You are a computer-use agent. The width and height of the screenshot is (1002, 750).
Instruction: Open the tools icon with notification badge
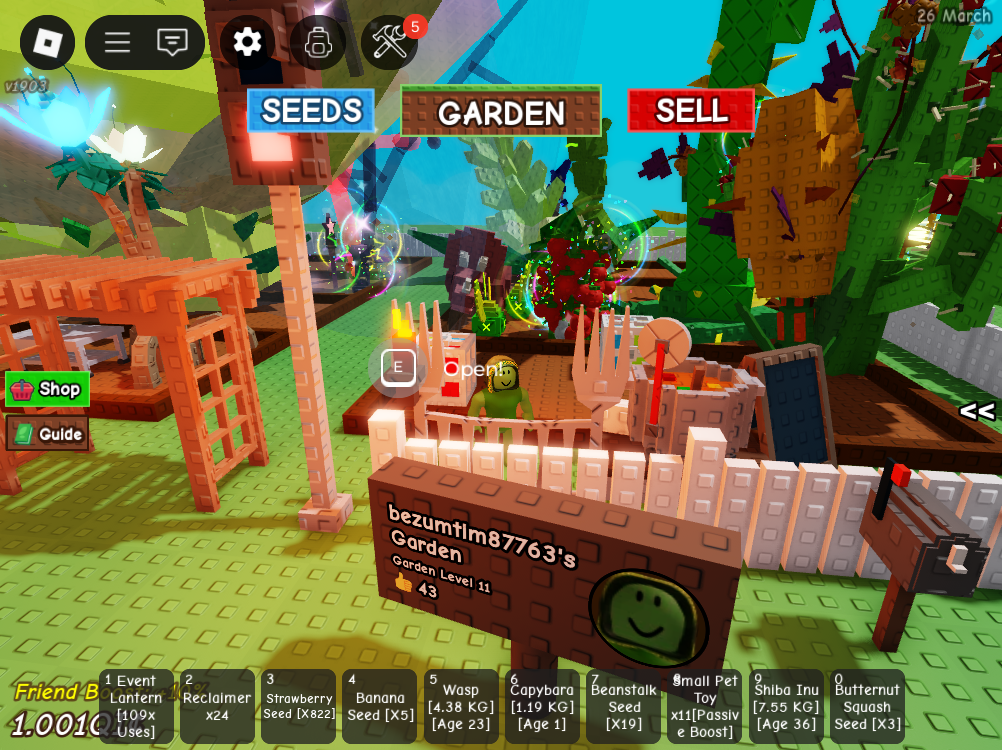click(390, 42)
